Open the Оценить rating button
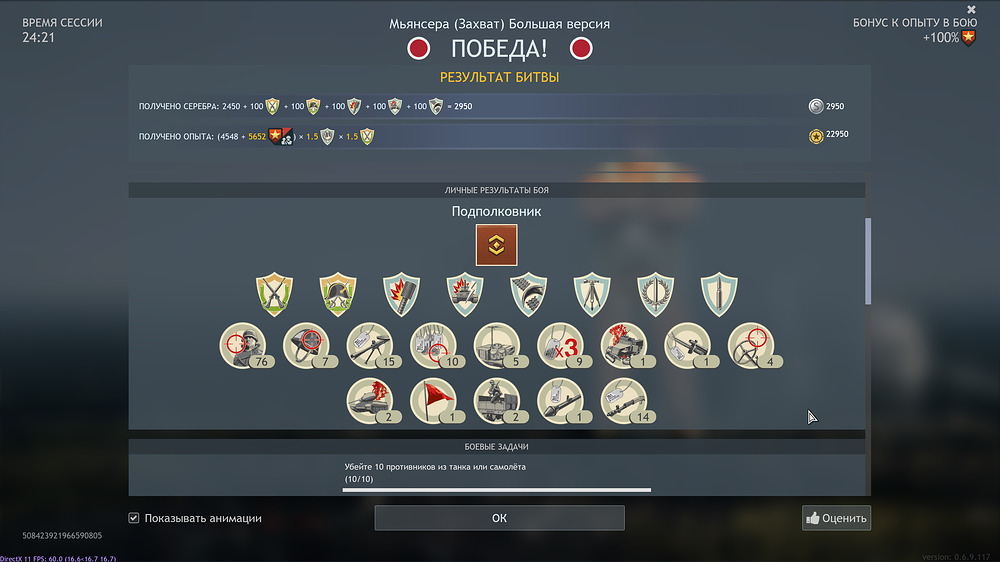The height and width of the screenshot is (562, 1000). tap(836, 518)
